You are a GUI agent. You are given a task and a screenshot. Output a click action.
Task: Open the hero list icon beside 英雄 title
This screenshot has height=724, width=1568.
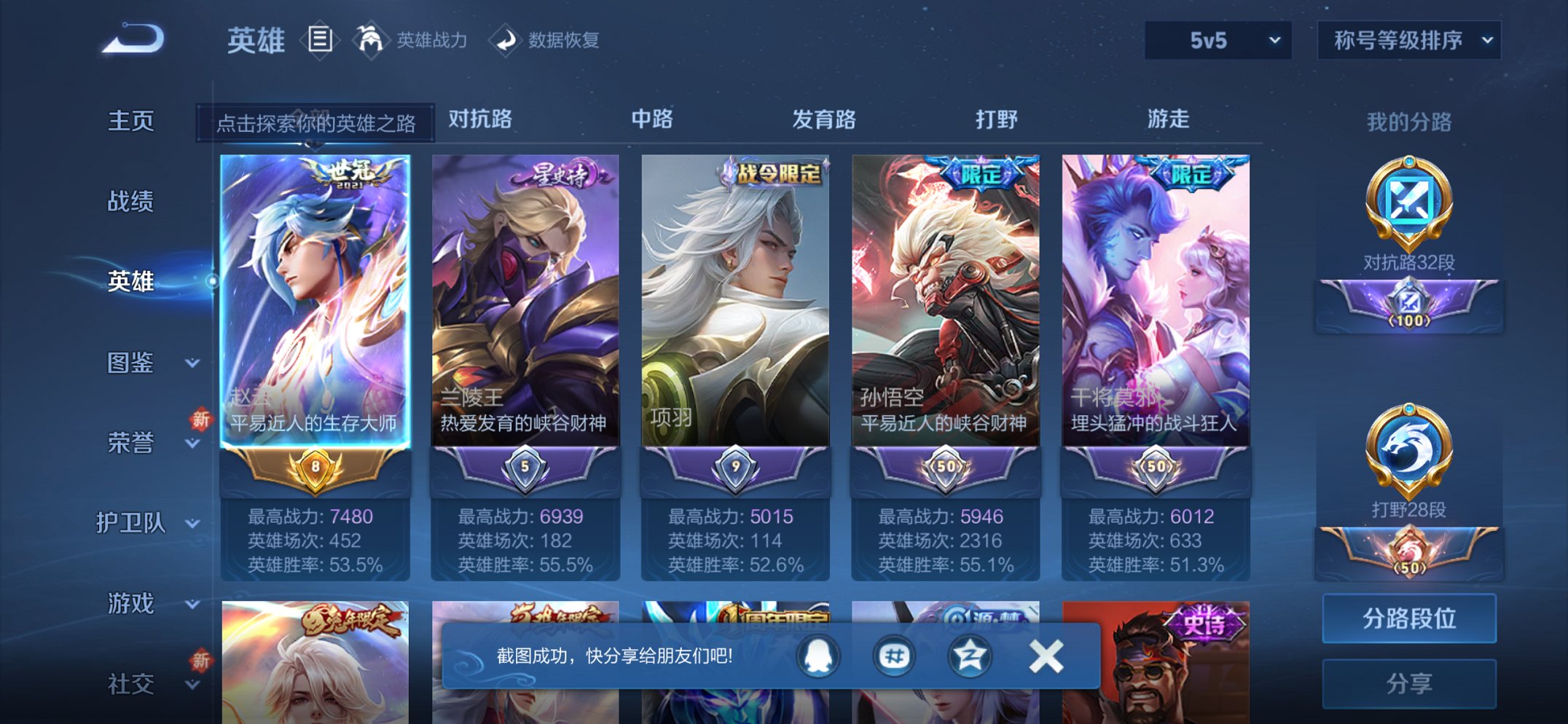click(321, 40)
